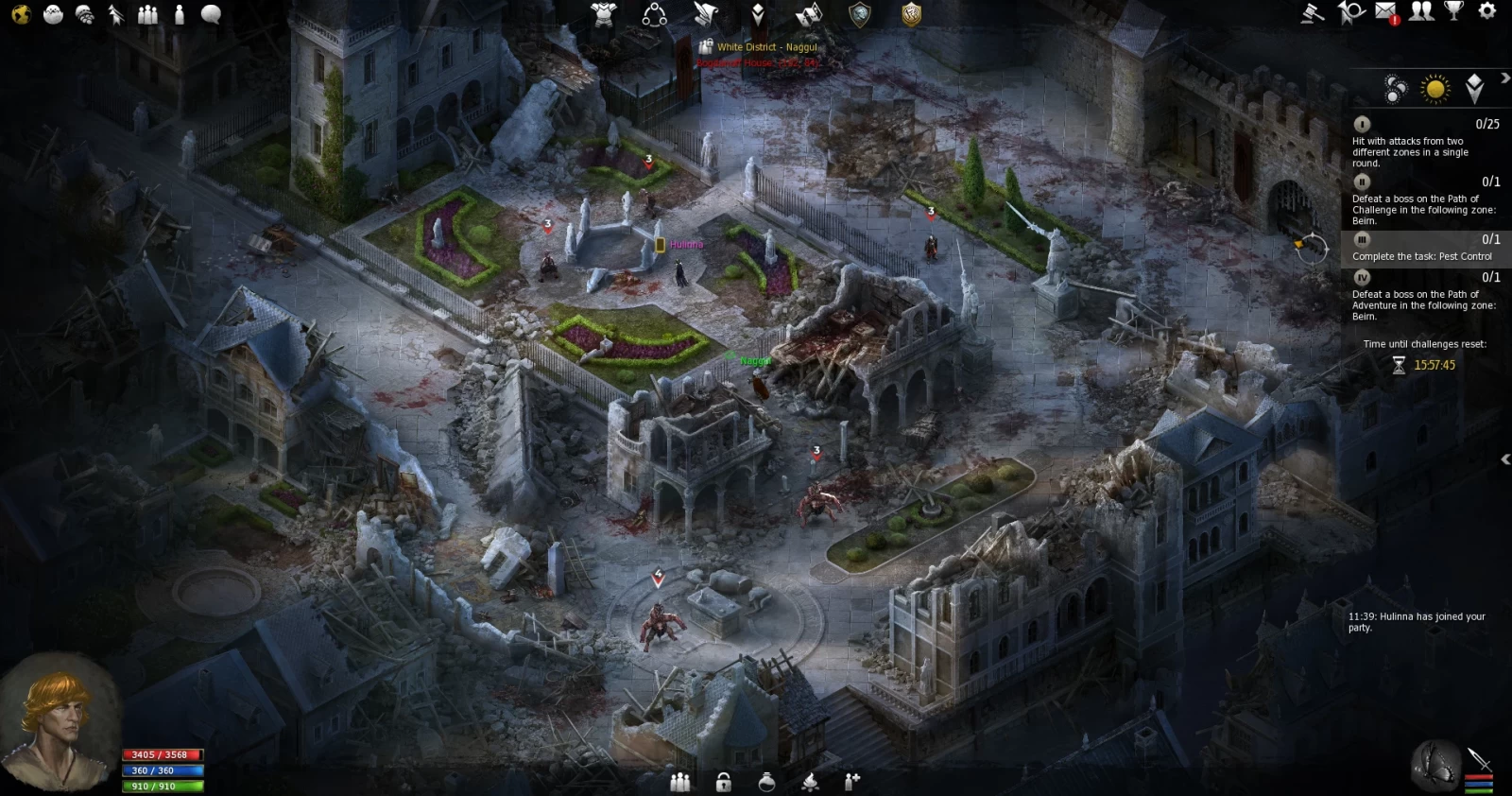This screenshot has width=1512, height=796.
Task: Show the friends list silhouettes icon
Action: tap(1421, 11)
